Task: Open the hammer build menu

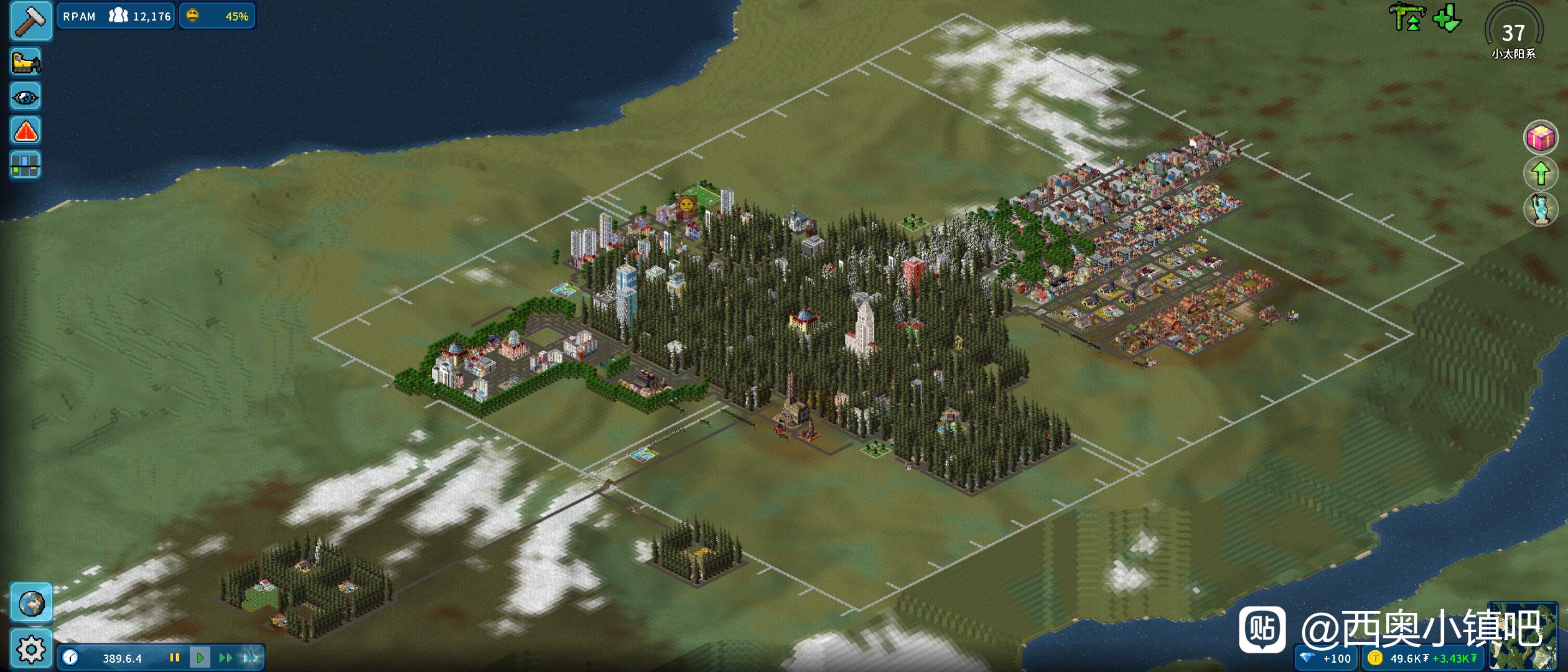Action: pyautogui.click(x=30, y=21)
